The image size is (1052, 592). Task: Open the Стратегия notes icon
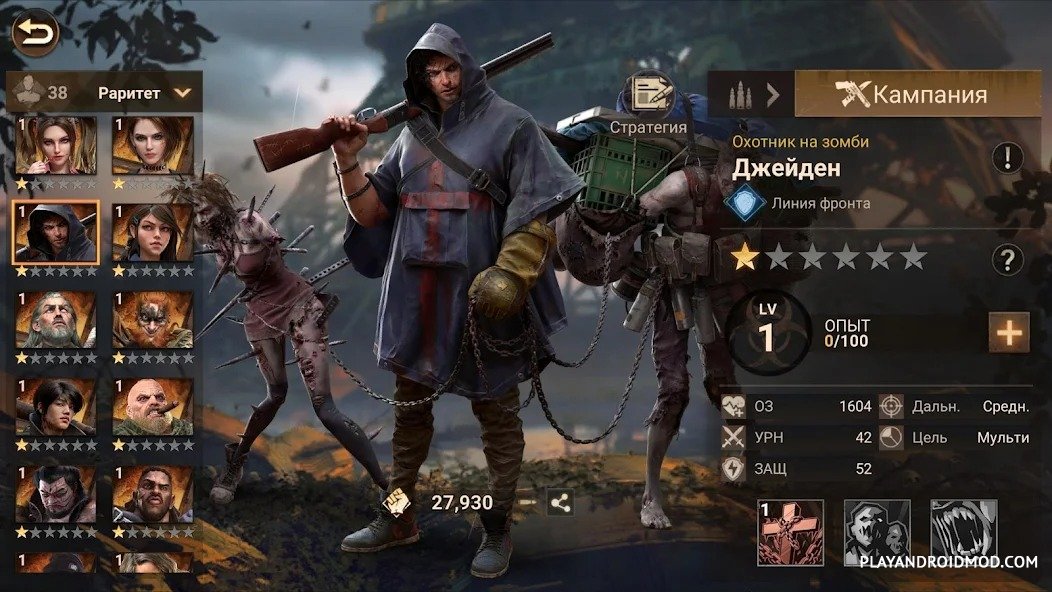pos(648,95)
